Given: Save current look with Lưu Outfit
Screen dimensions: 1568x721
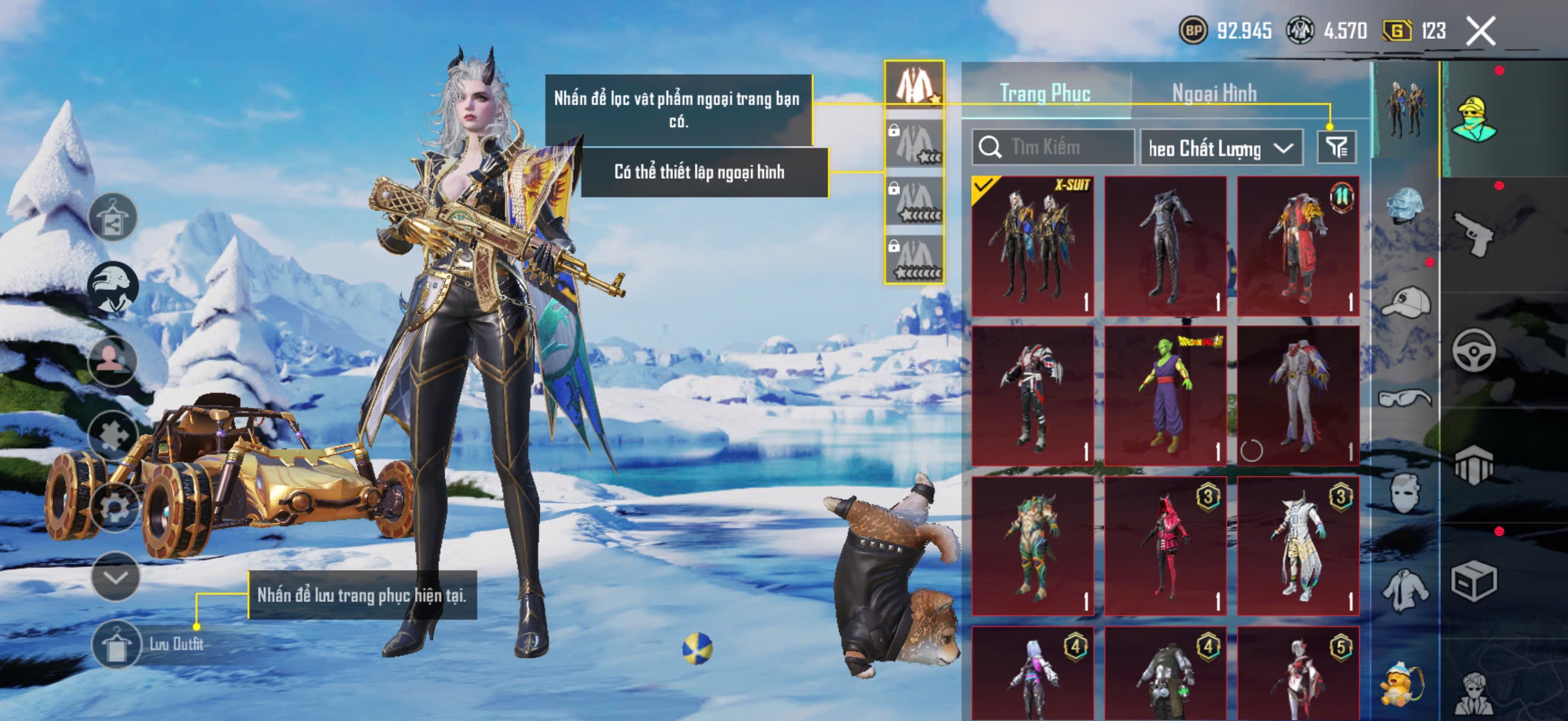Looking at the screenshot, I should 147,644.
